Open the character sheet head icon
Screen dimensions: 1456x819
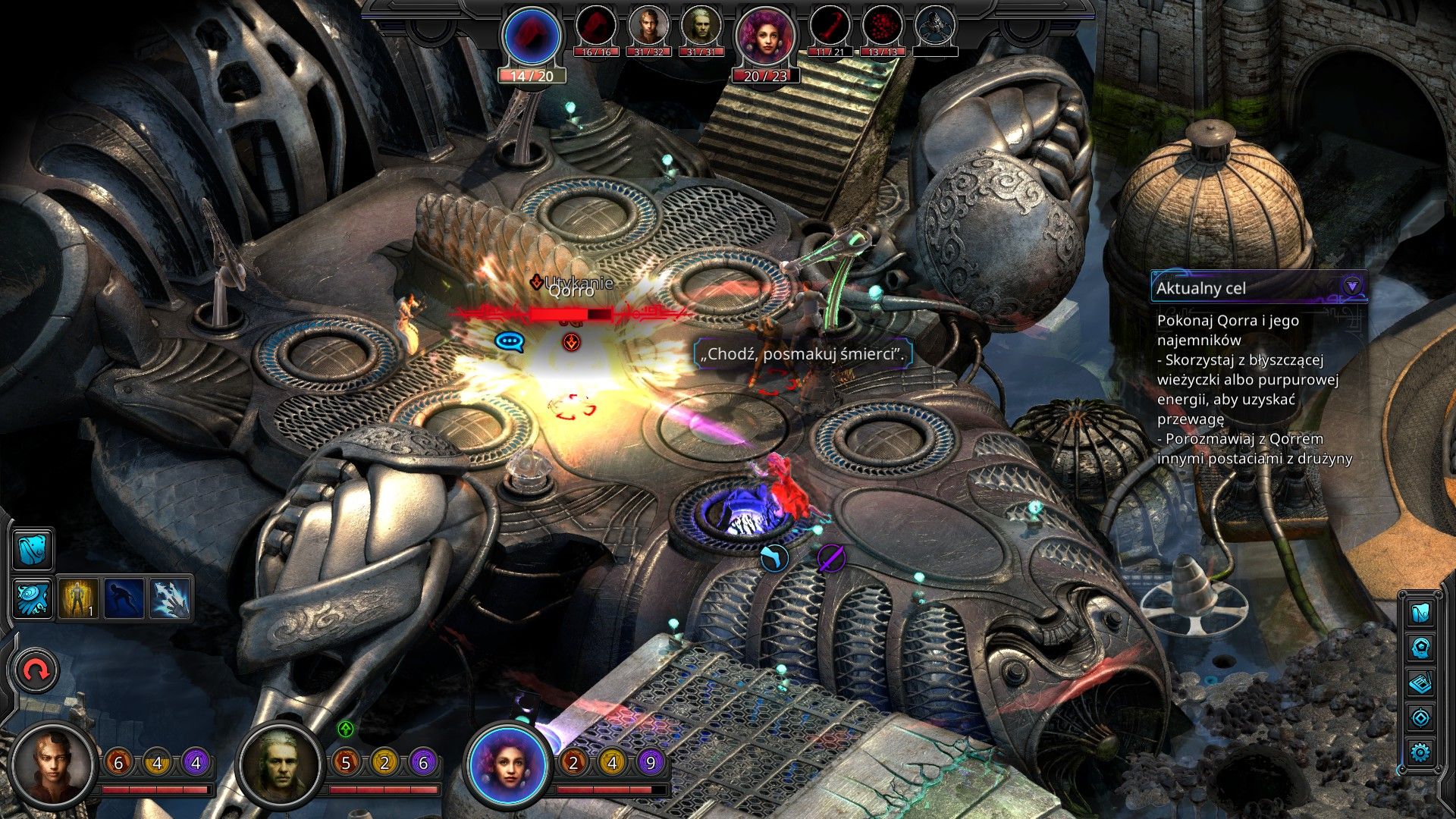1420,648
